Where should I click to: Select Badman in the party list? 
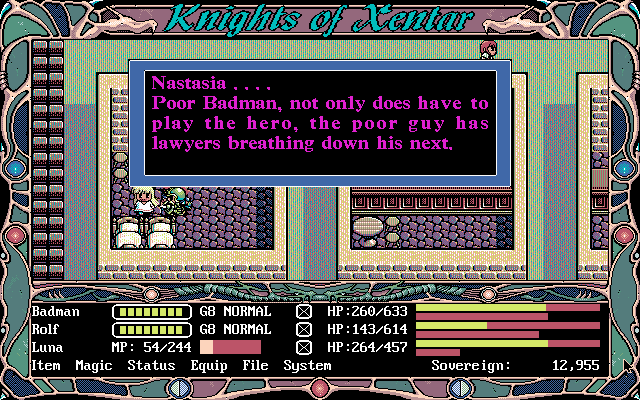click(55, 311)
